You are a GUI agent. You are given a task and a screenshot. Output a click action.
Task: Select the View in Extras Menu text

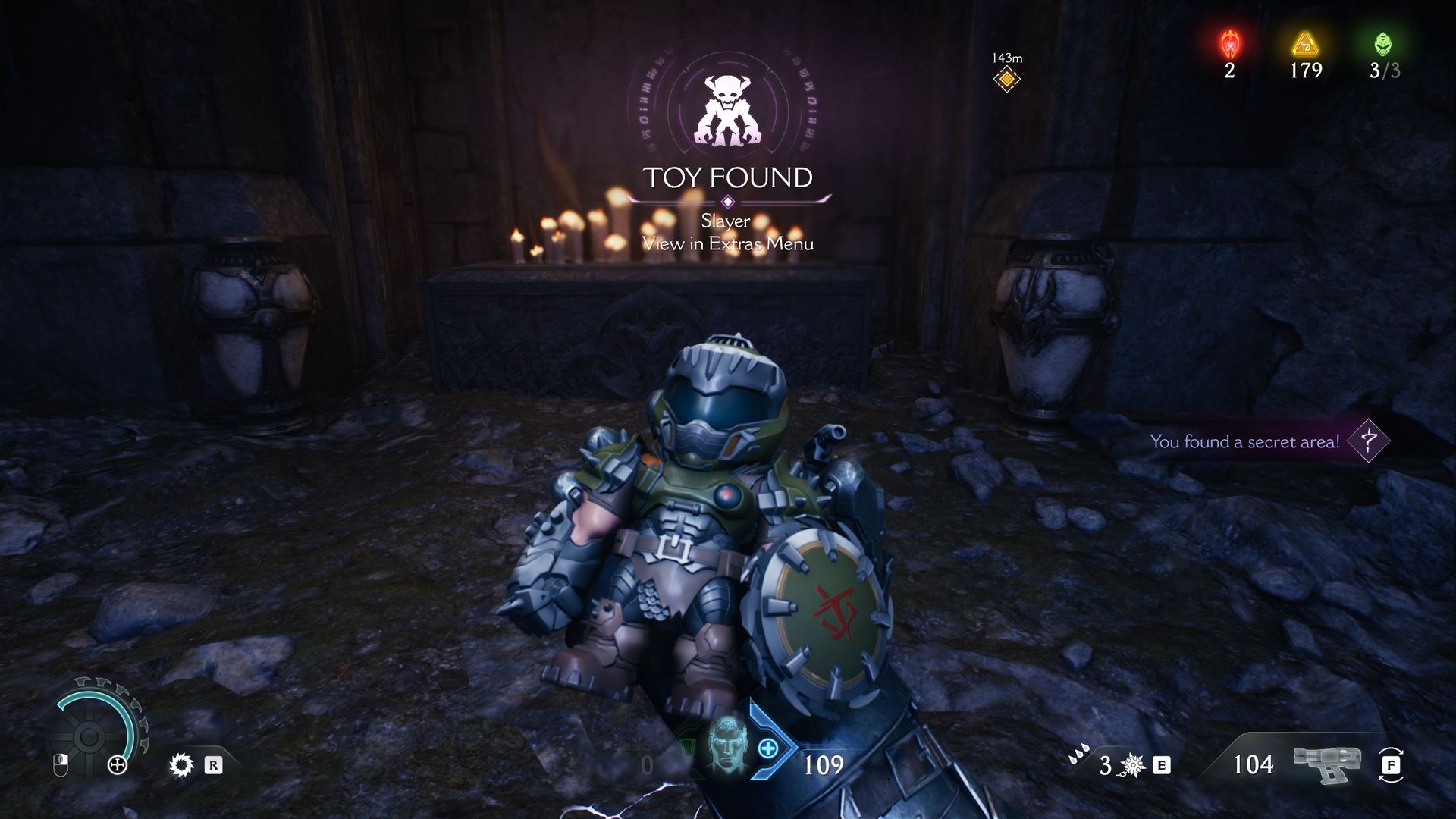tap(727, 243)
